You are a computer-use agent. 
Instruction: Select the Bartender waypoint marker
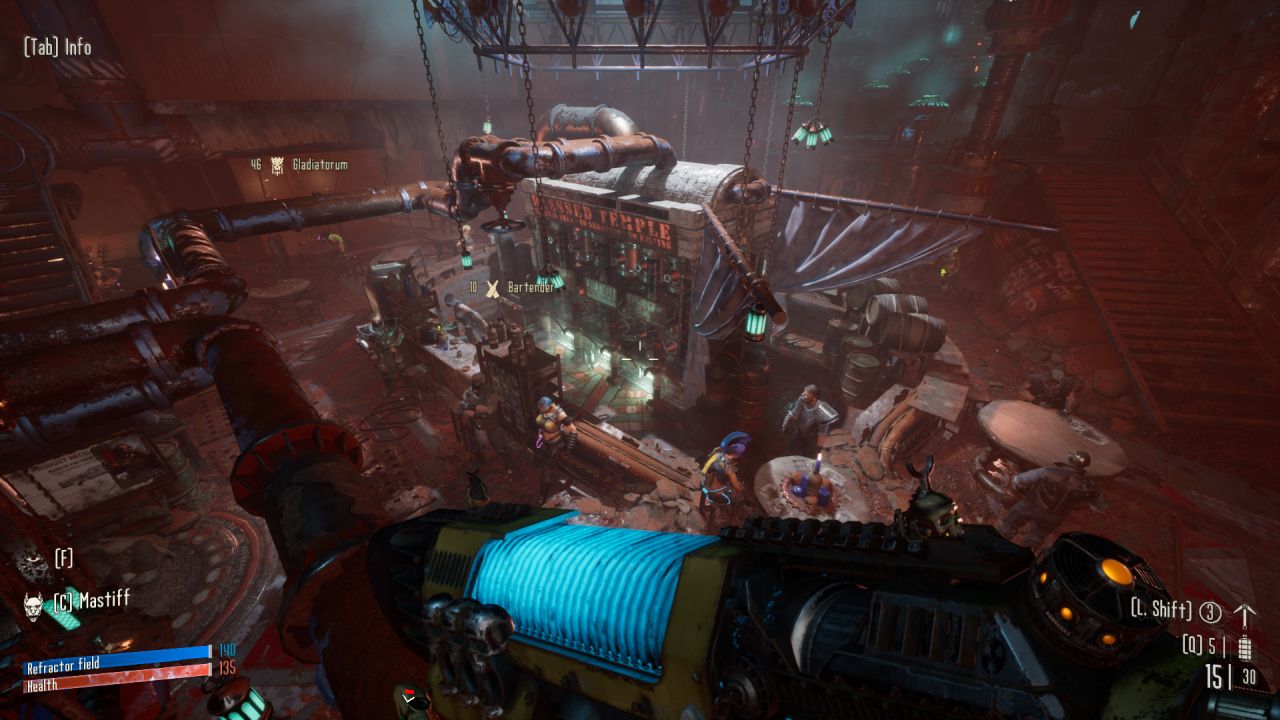coord(492,289)
